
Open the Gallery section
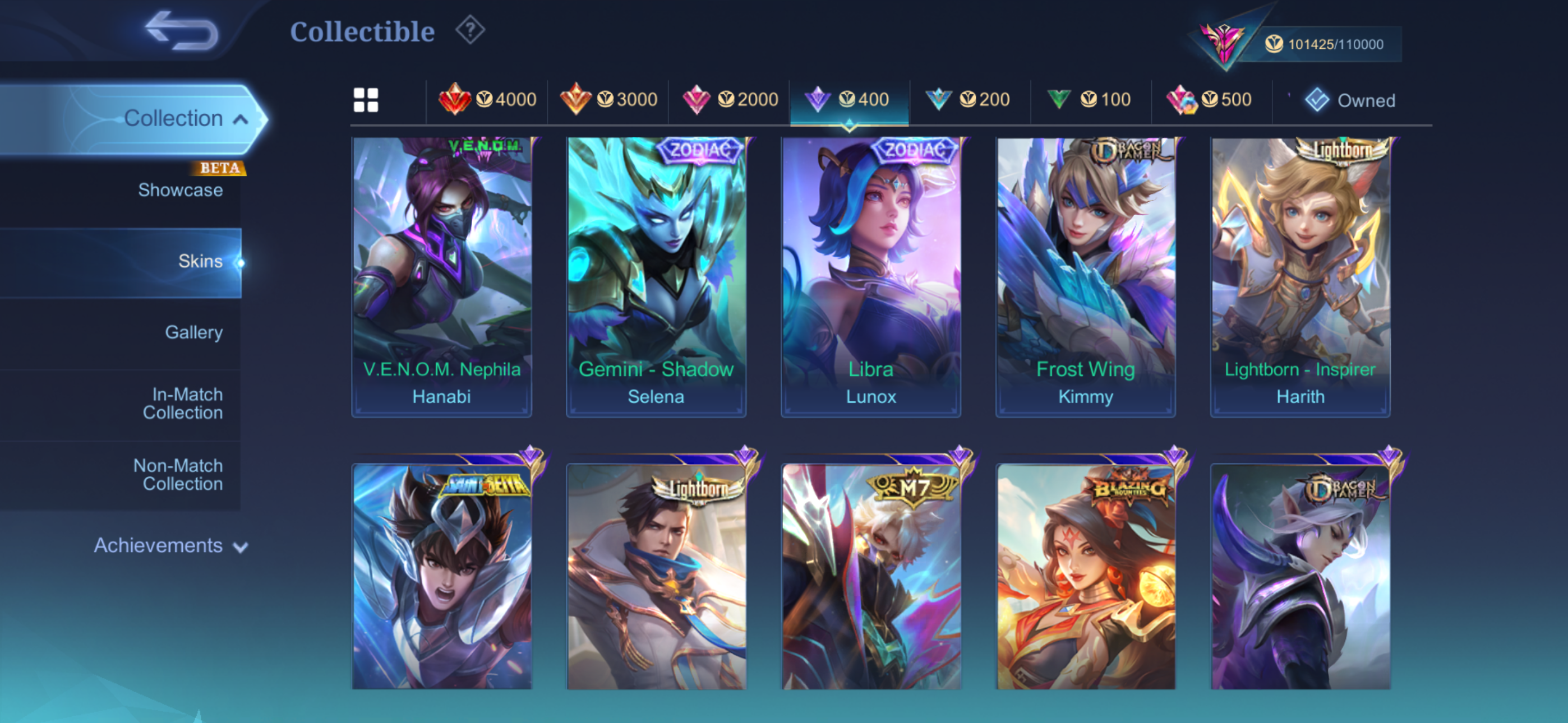click(x=193, y=332)
